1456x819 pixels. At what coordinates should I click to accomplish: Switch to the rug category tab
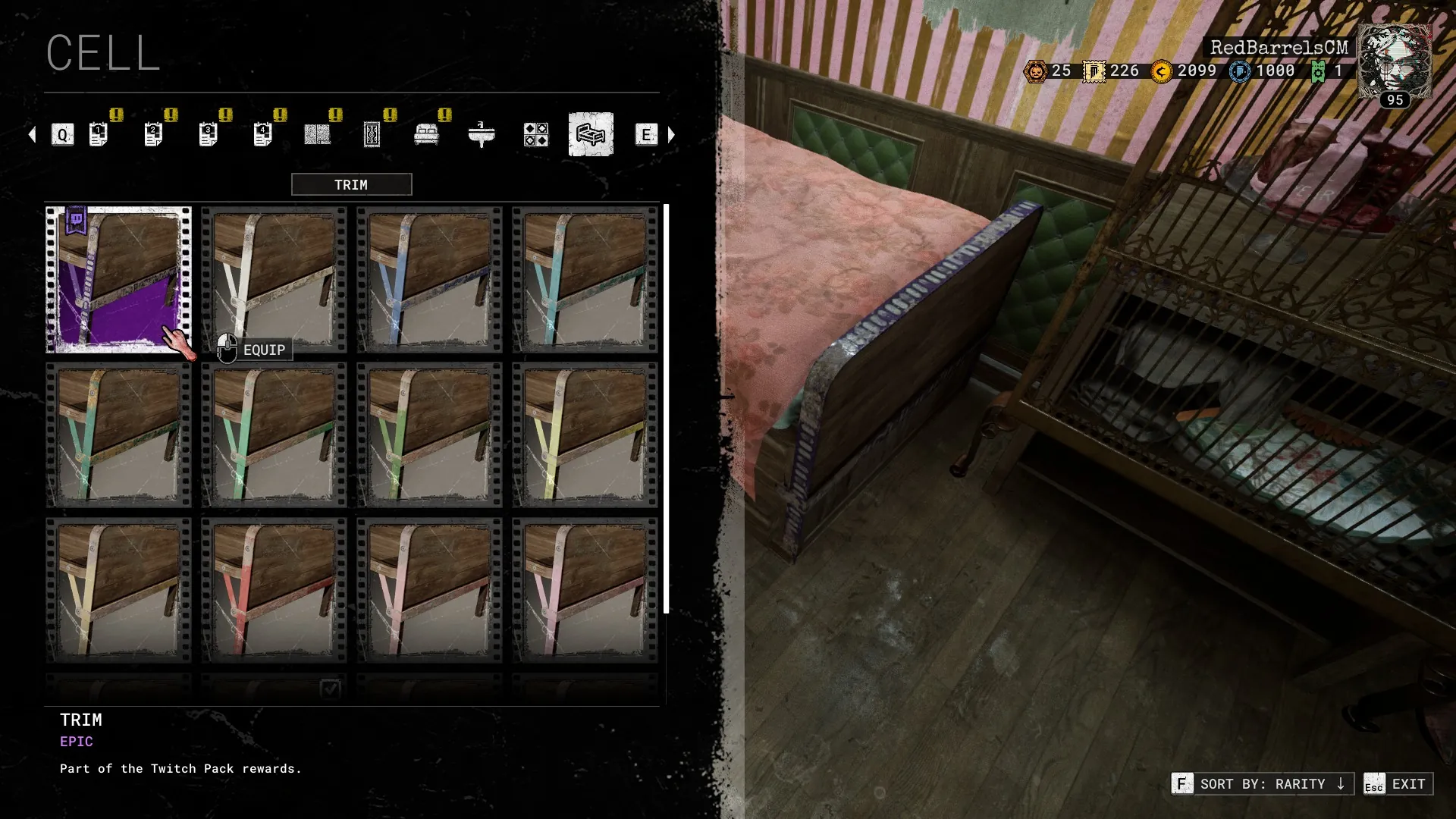(x=372, y=134)
